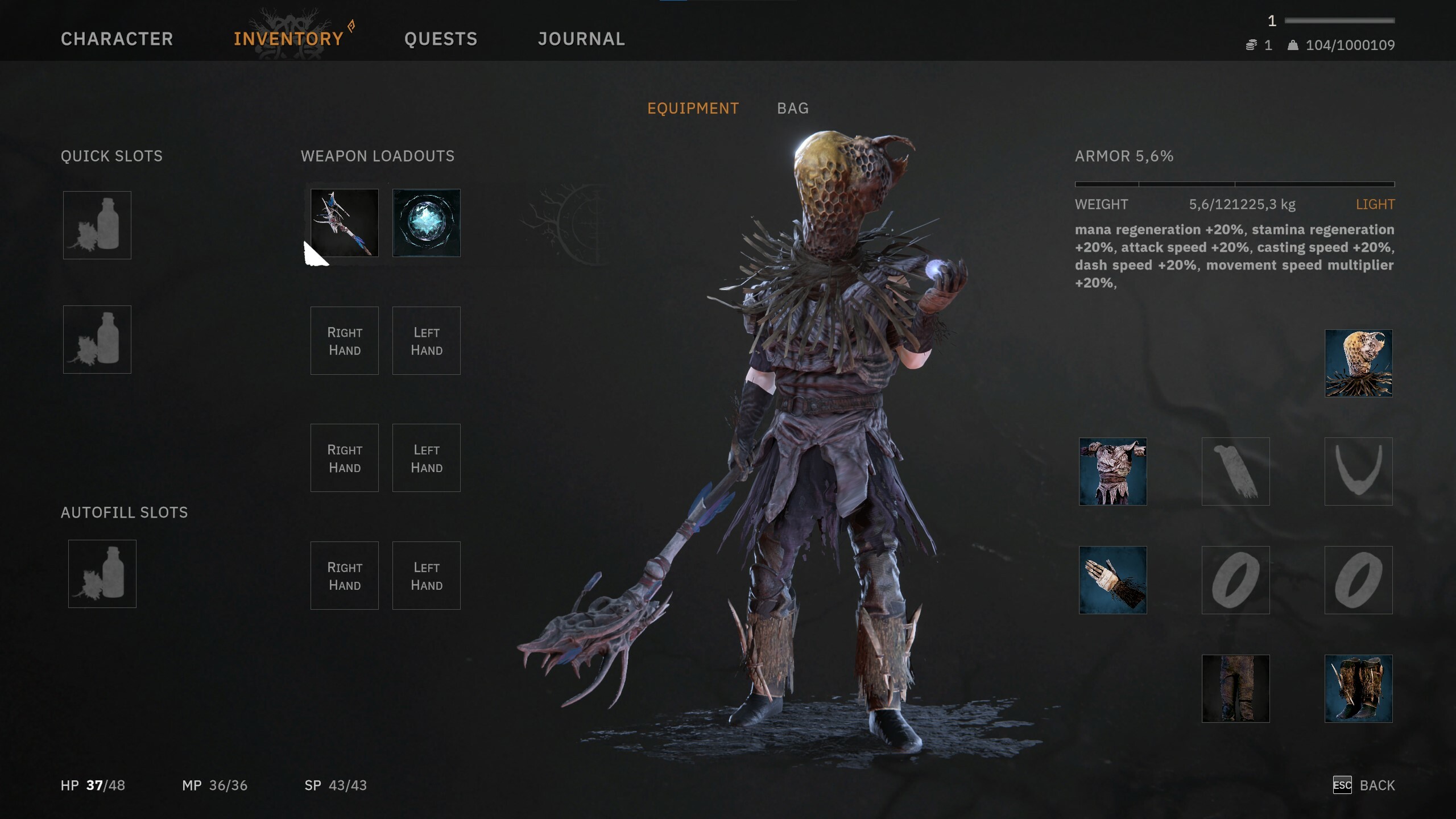Select the equipped trousers slot
This screenshot has height=819, width=1456.
coord(1235,689)
